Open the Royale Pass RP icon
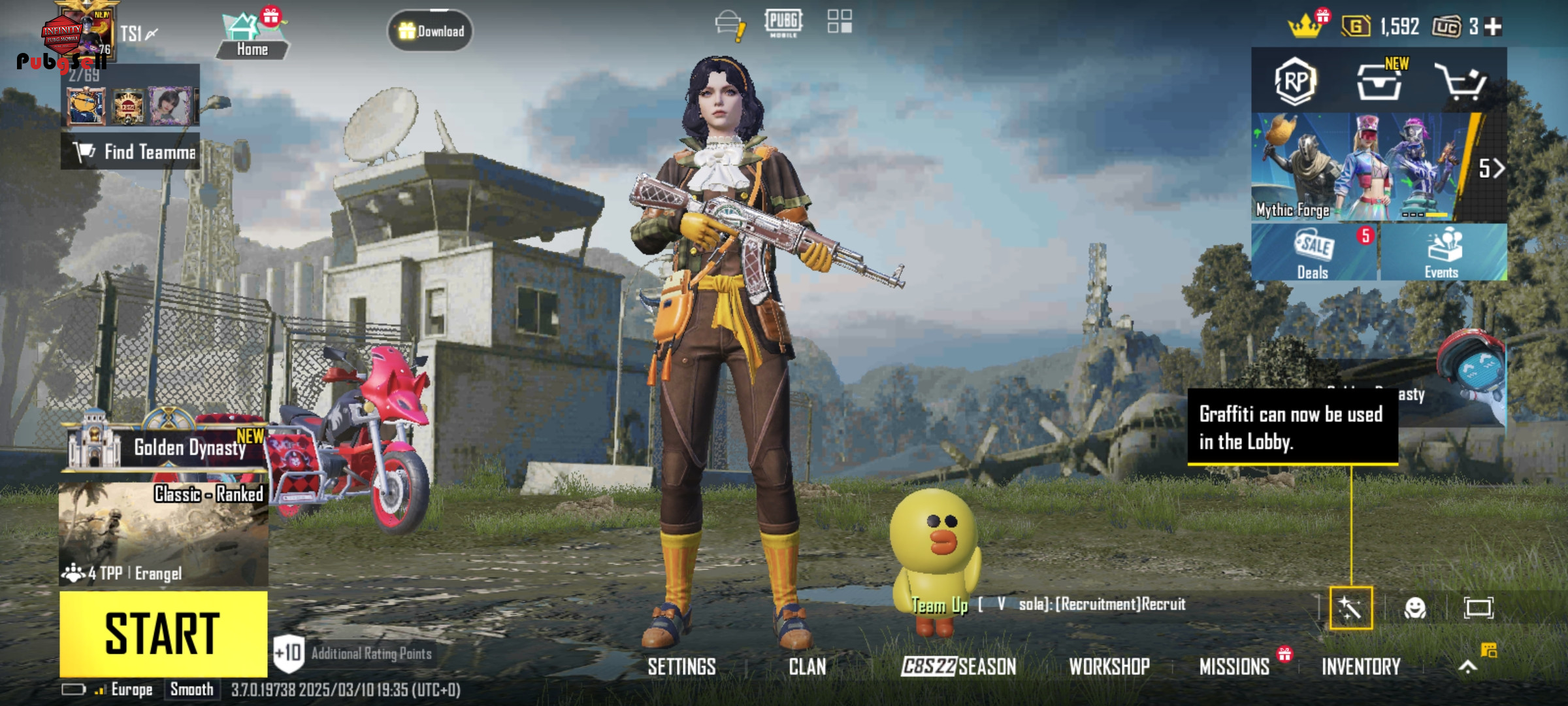This screenshot has height=706, width=1568. (x=1295, y=82)
